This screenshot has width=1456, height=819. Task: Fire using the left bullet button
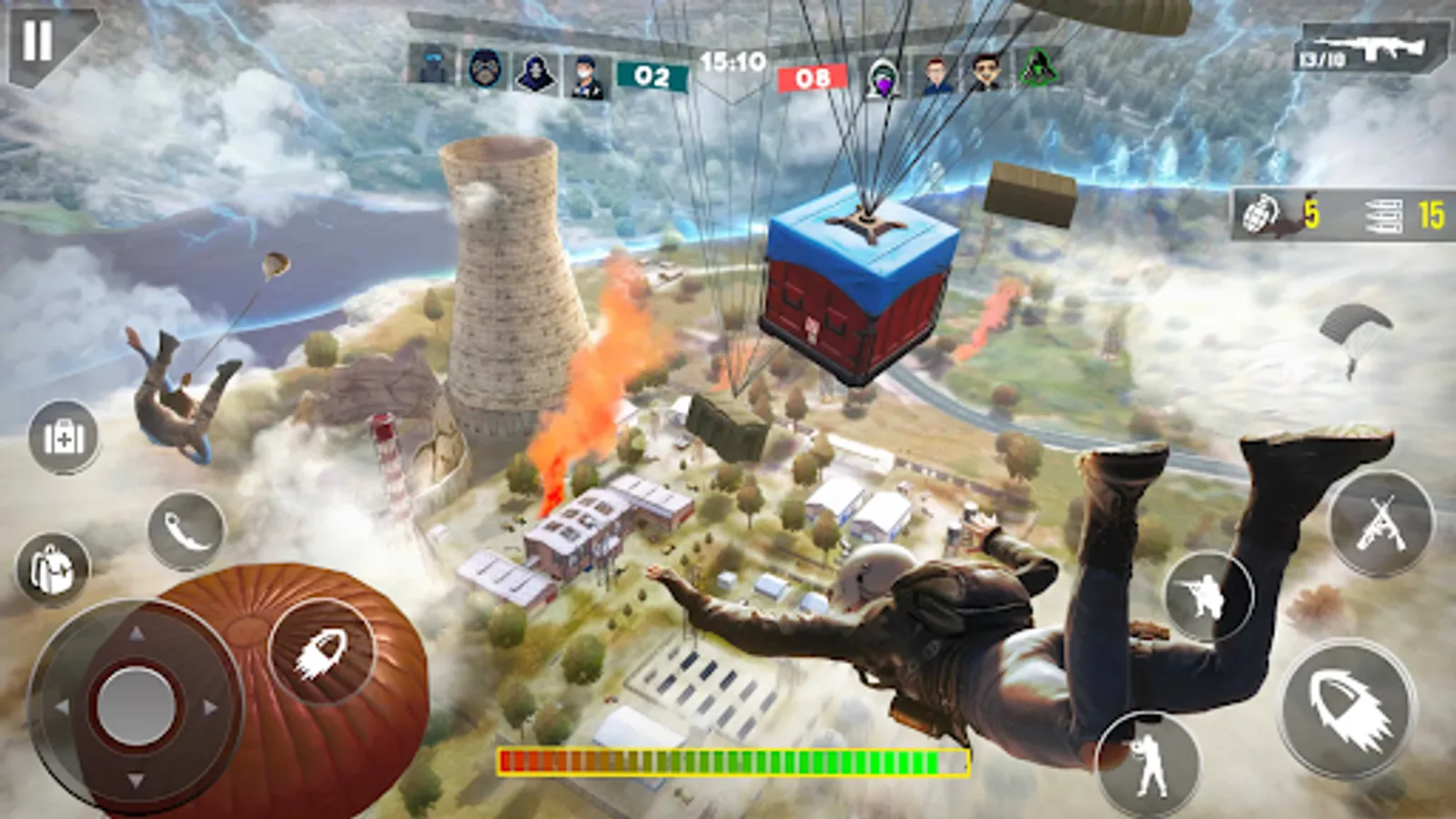click(x=321, y=652)
